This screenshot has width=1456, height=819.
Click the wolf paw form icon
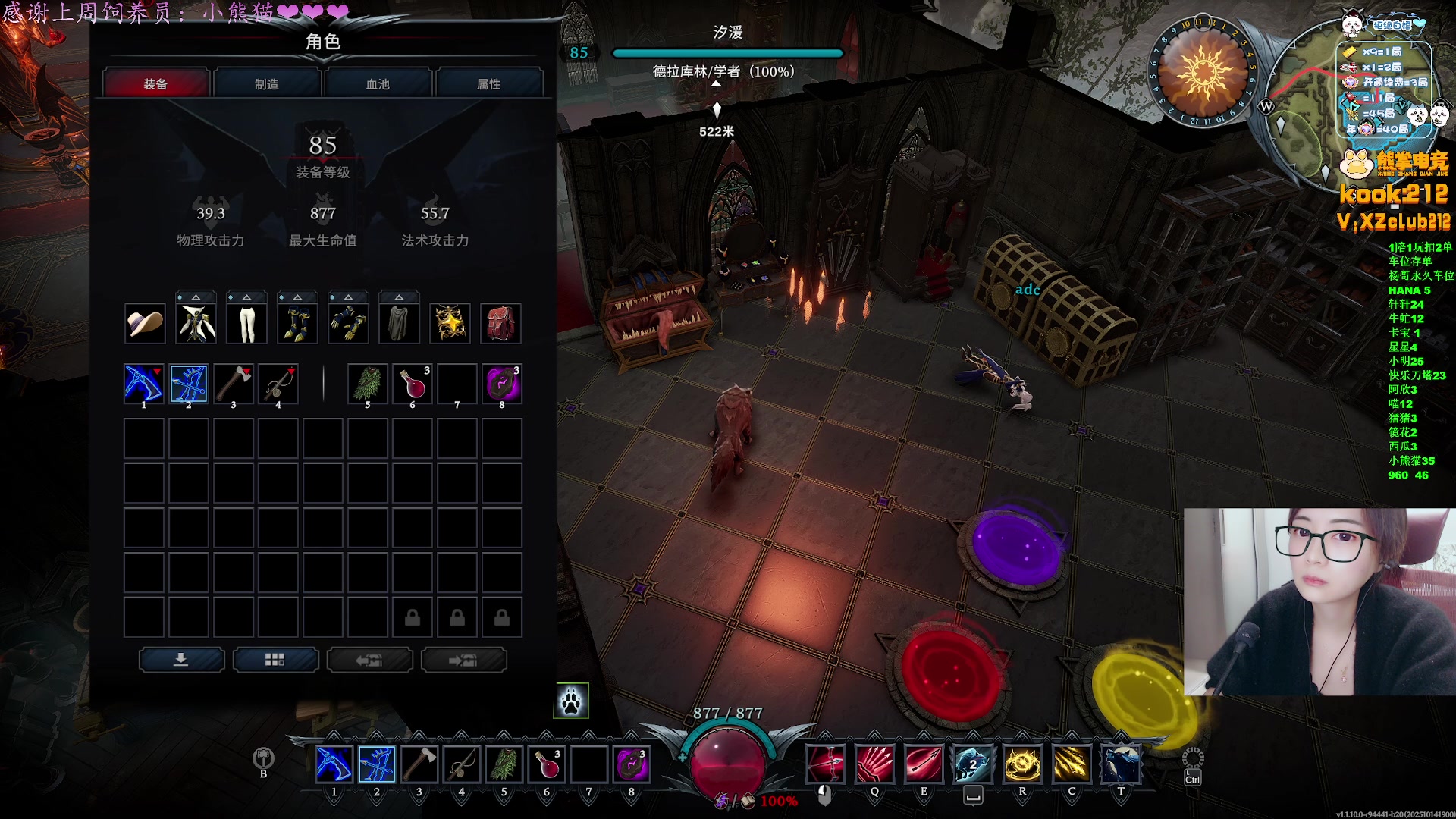click(571, 701)
